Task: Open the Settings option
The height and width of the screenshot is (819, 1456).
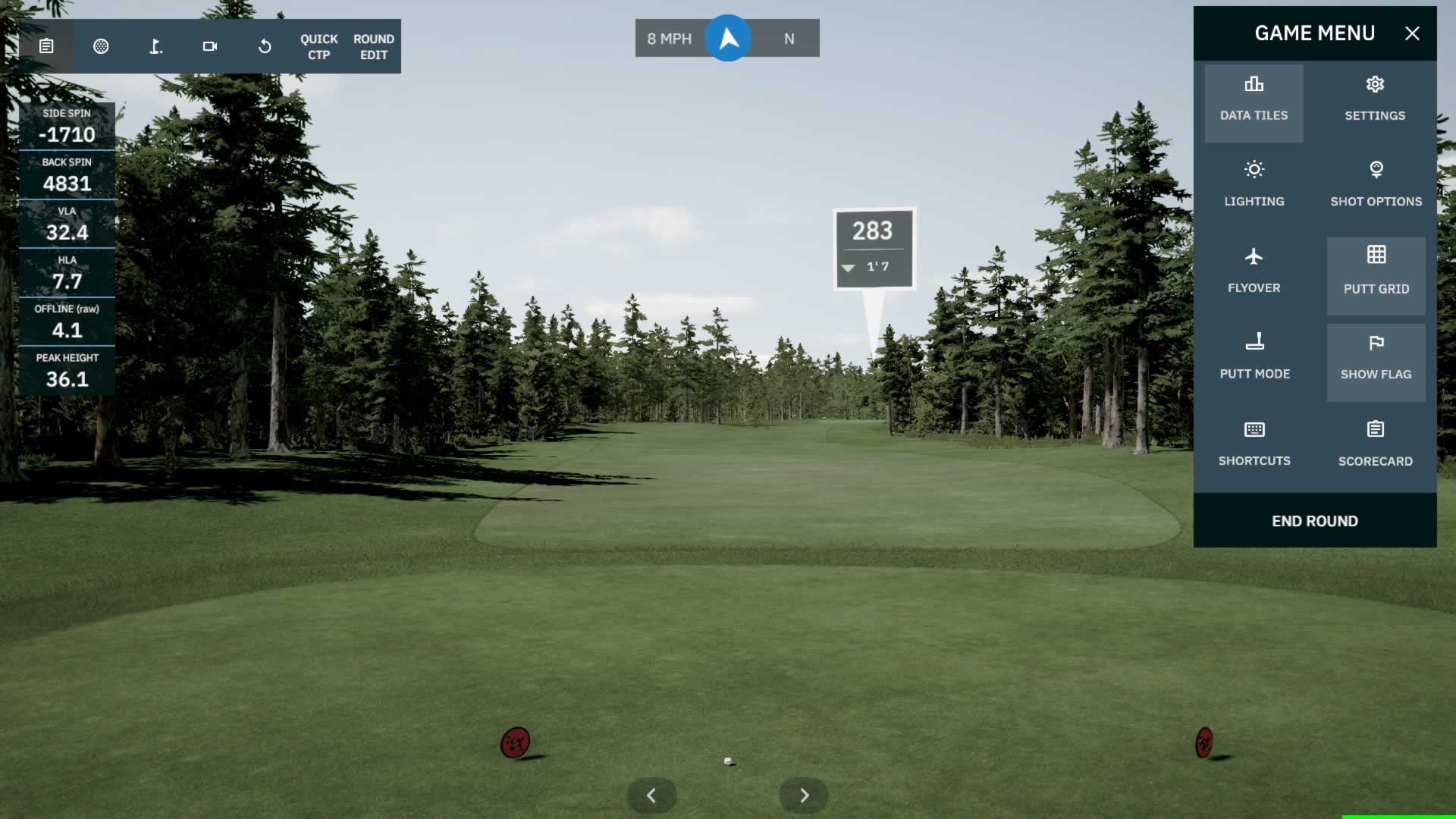Action: [1375, 100]
